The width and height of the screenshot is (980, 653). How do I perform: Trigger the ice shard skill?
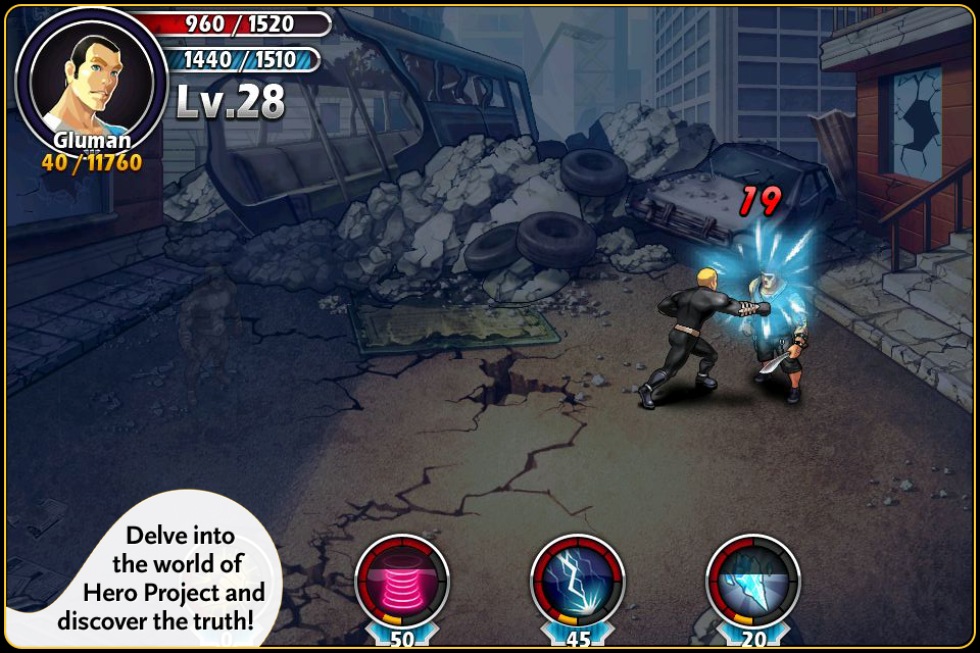753,582
